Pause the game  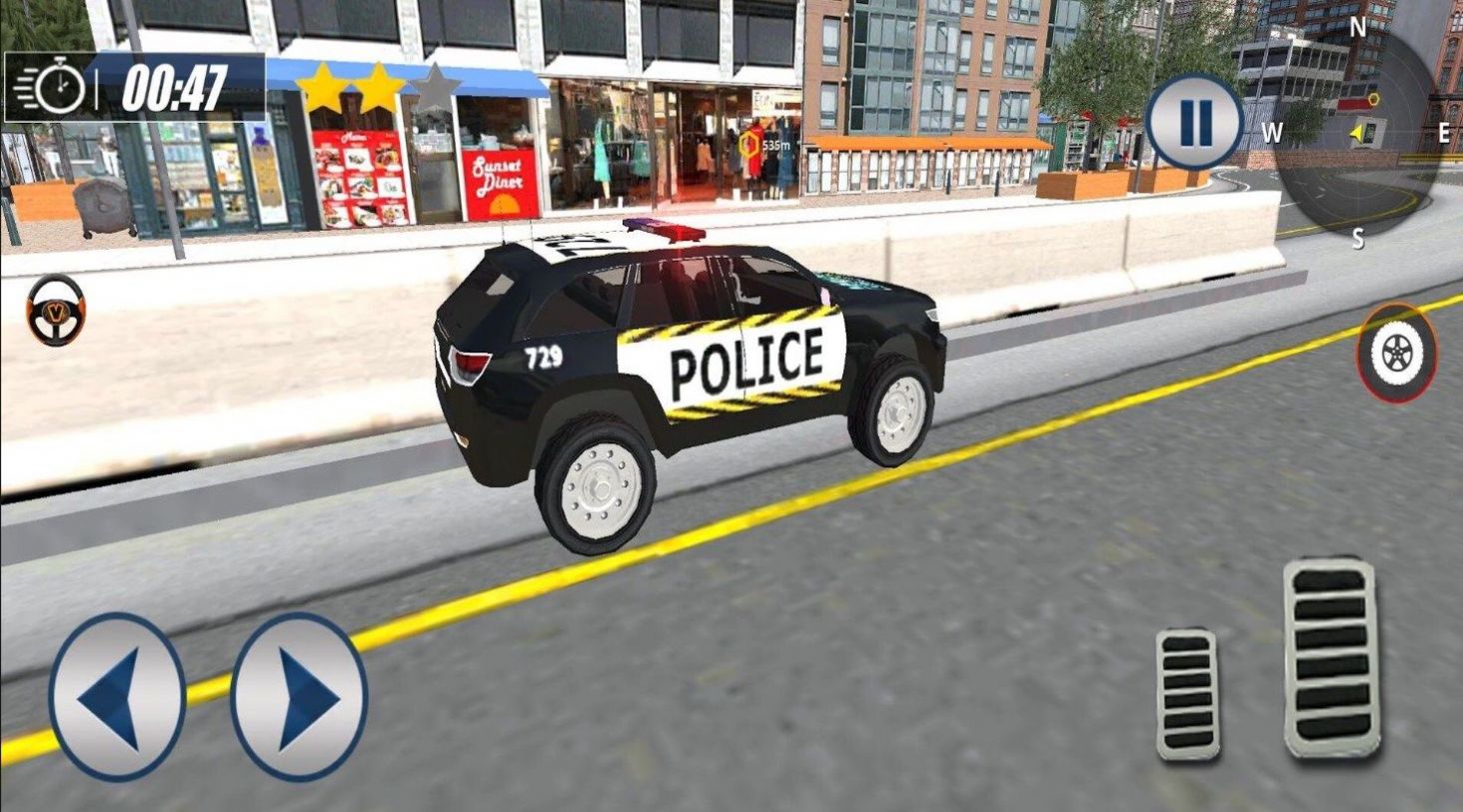tap(1193, 121)
